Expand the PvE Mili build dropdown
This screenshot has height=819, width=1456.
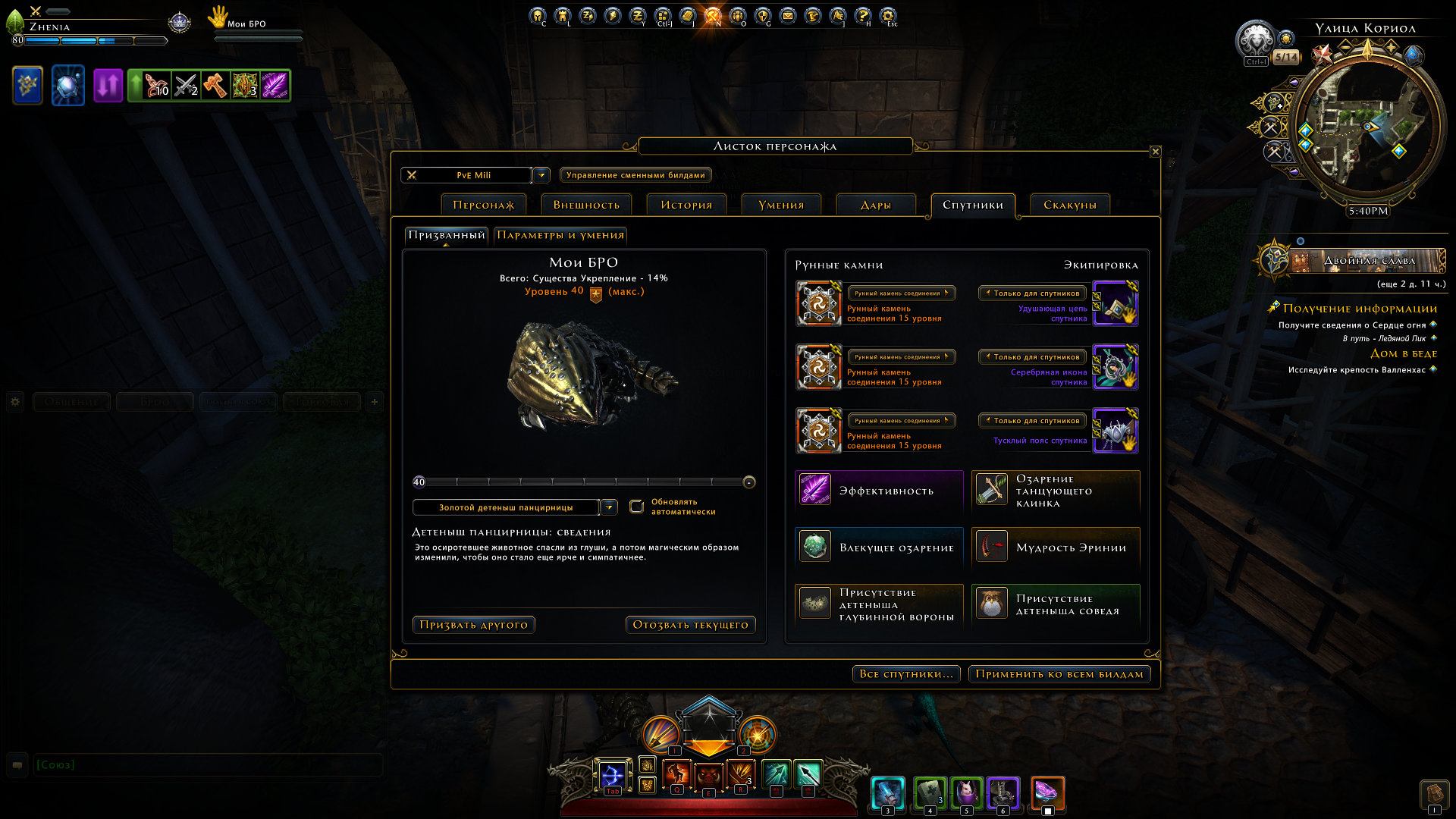(x=541, y=175)
